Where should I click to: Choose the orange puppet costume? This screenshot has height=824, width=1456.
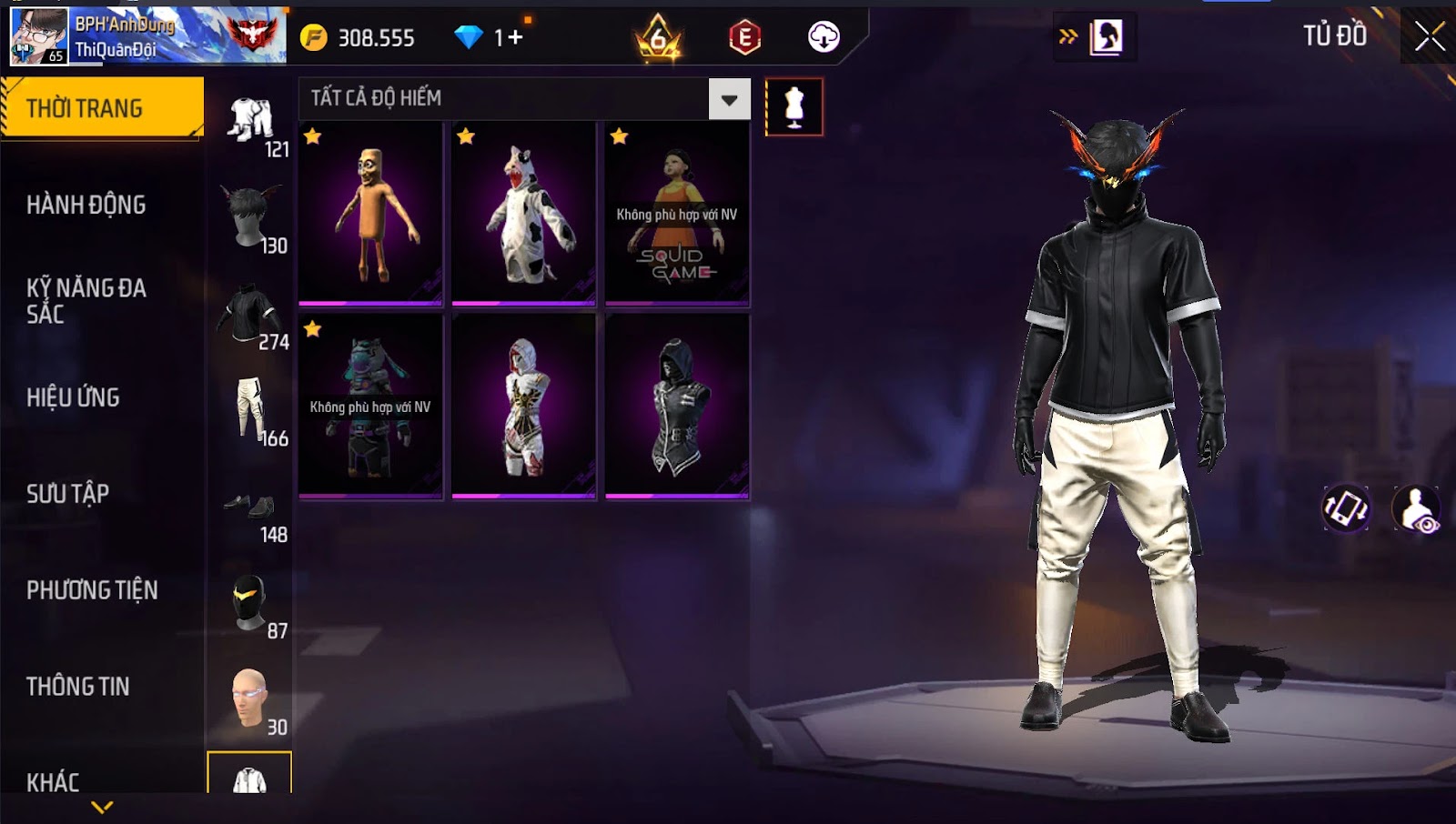[x=370, y=214]
